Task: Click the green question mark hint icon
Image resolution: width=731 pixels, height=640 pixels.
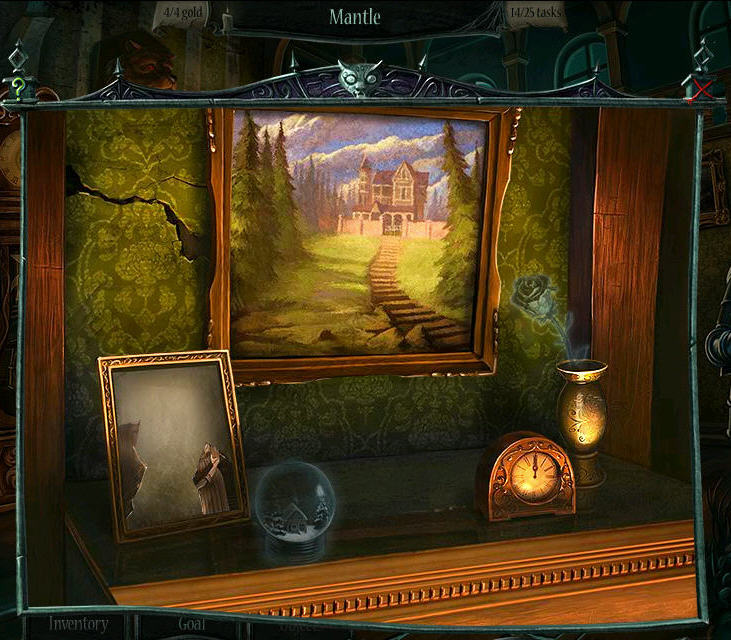Action: (18, 87)
